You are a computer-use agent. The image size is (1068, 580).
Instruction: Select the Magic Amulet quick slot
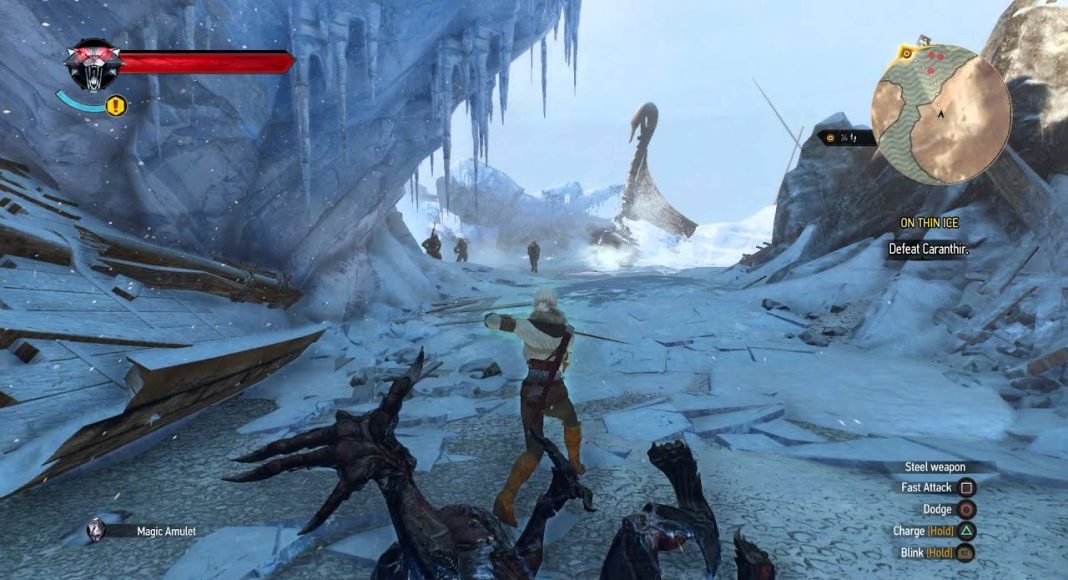coord(98,530)
